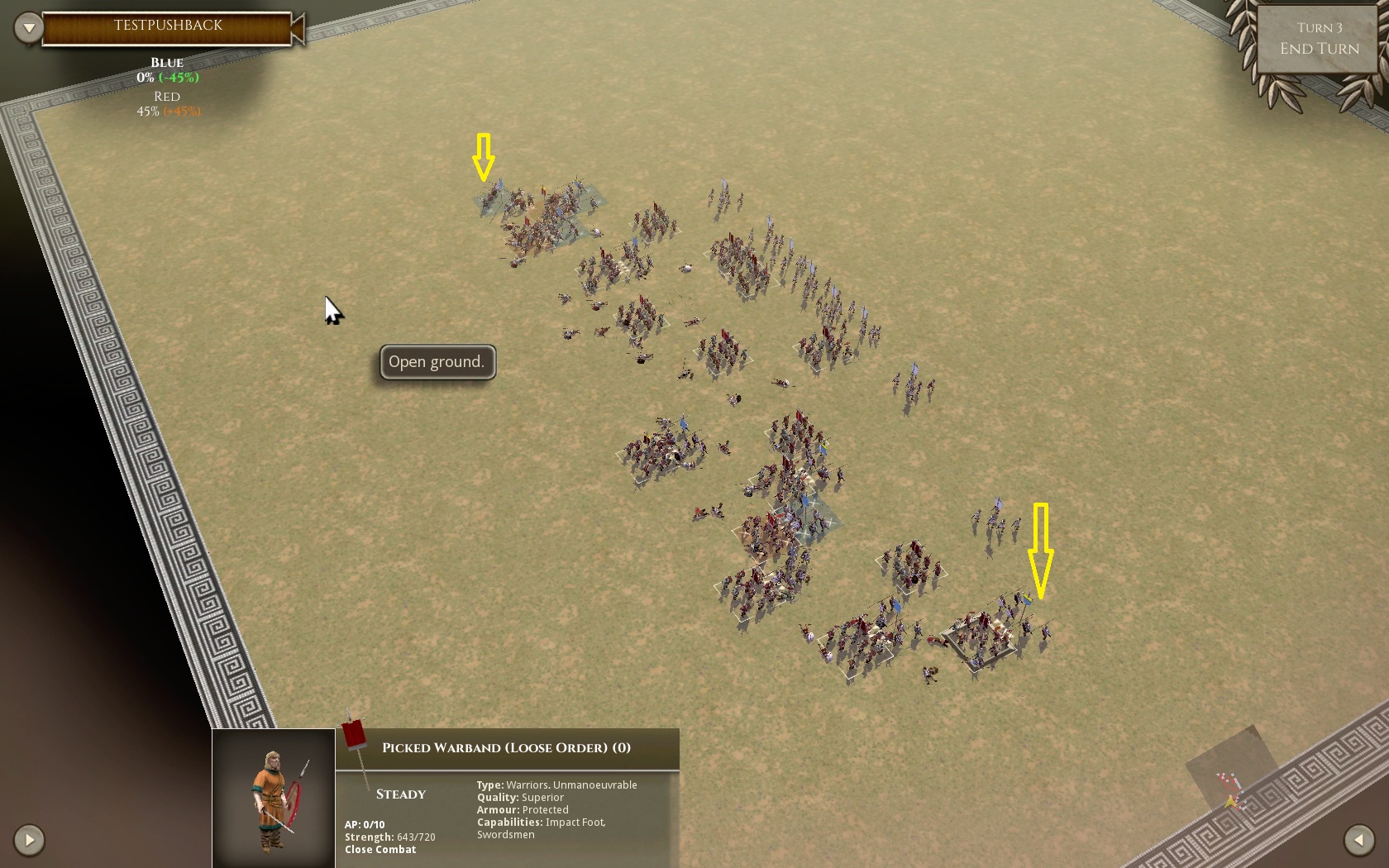Activate the bottom-right round arrow button
Screen dimensions: 1389x868
(1358, 840)
